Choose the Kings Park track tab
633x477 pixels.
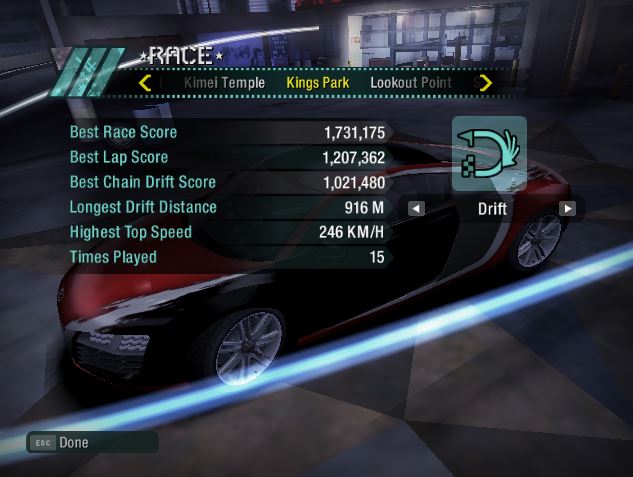(x=317, y=83)
